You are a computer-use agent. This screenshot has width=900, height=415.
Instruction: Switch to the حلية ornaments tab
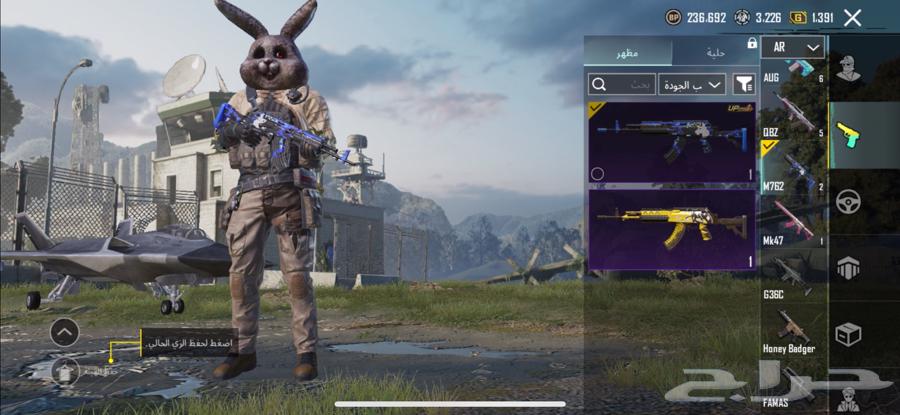coord(713,52)
